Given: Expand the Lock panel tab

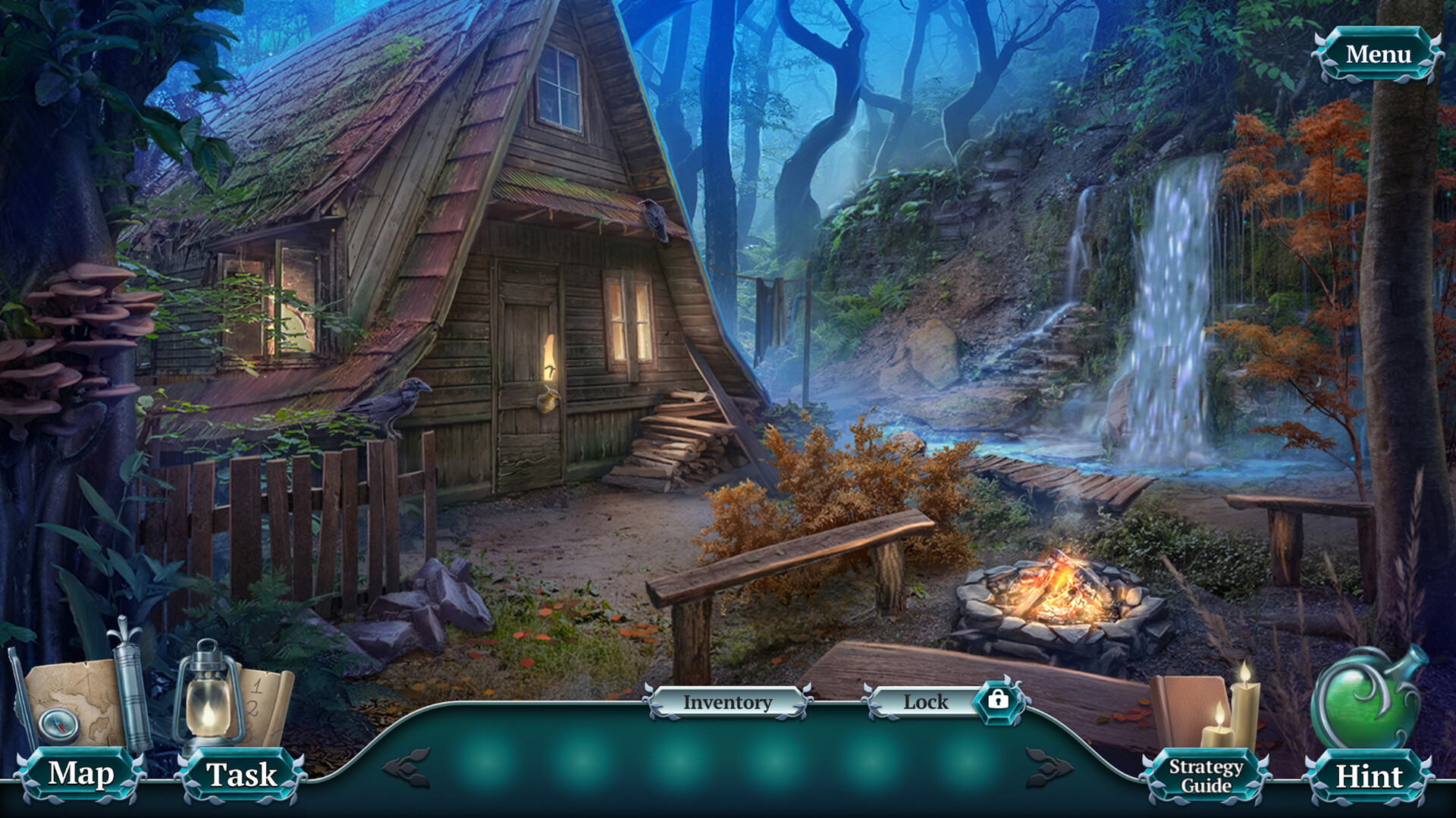Looking at the screenshot, I should coord(927,703).
